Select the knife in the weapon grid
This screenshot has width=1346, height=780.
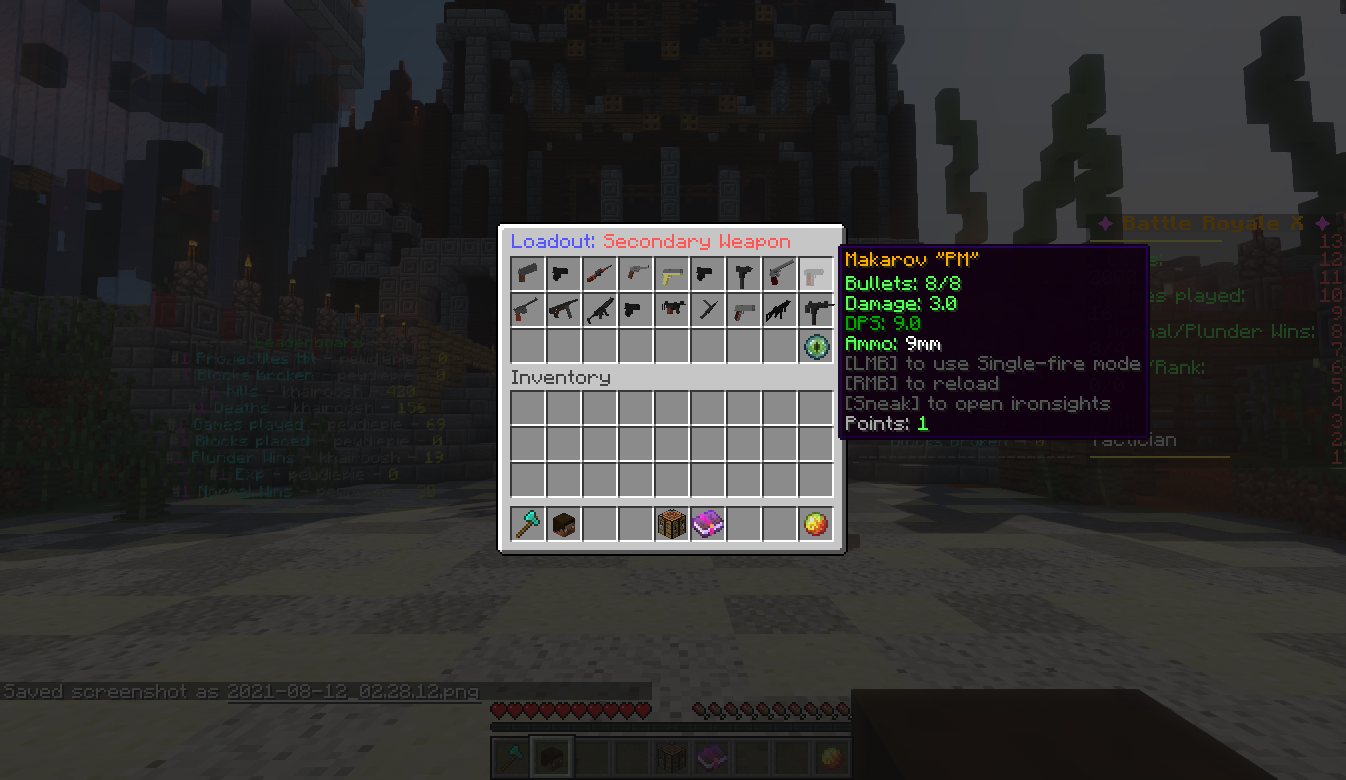coord(708,309)
